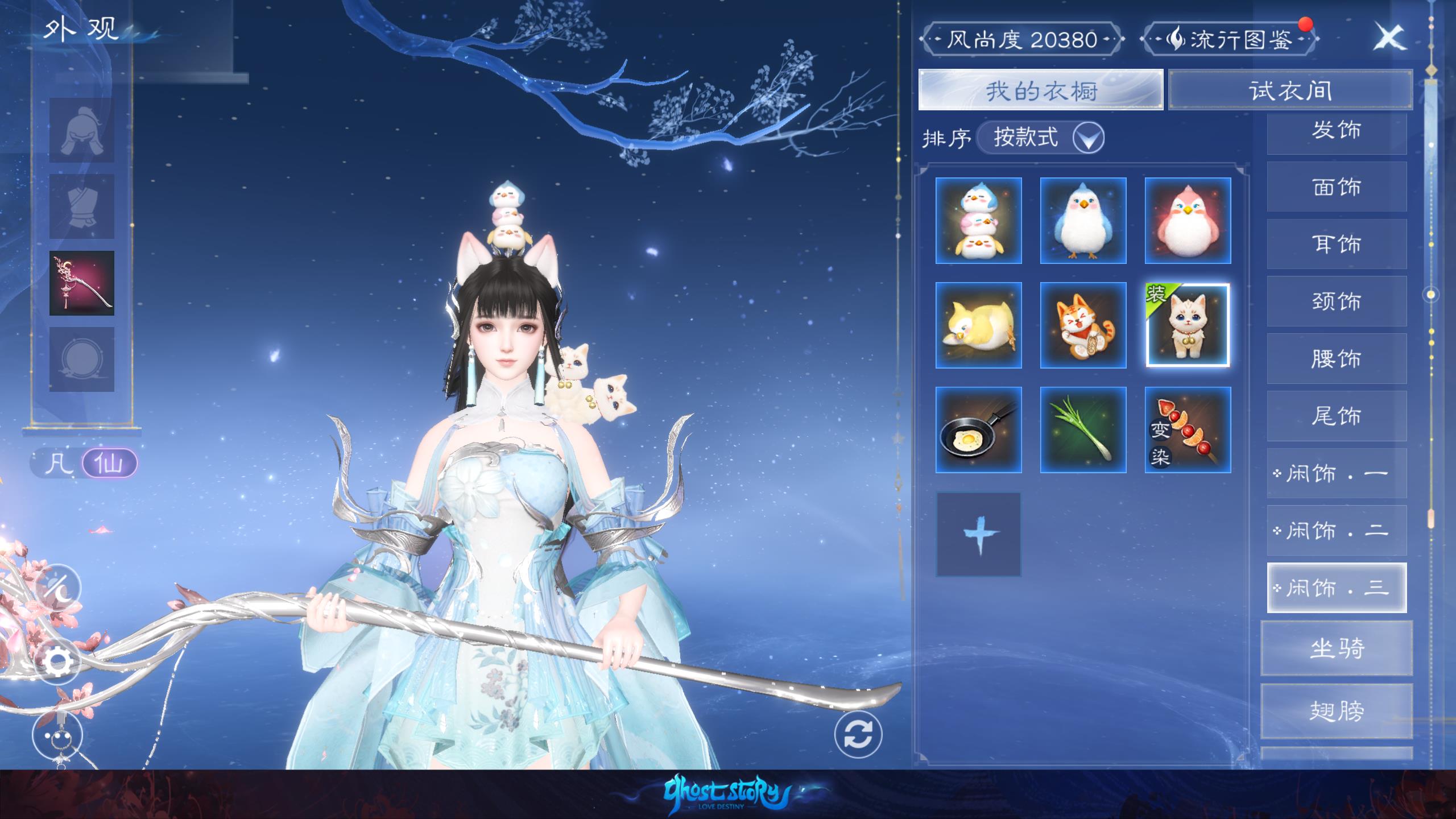
Task: Rotate the character with the refresh arrows button
Action: (x=858, y=734)
